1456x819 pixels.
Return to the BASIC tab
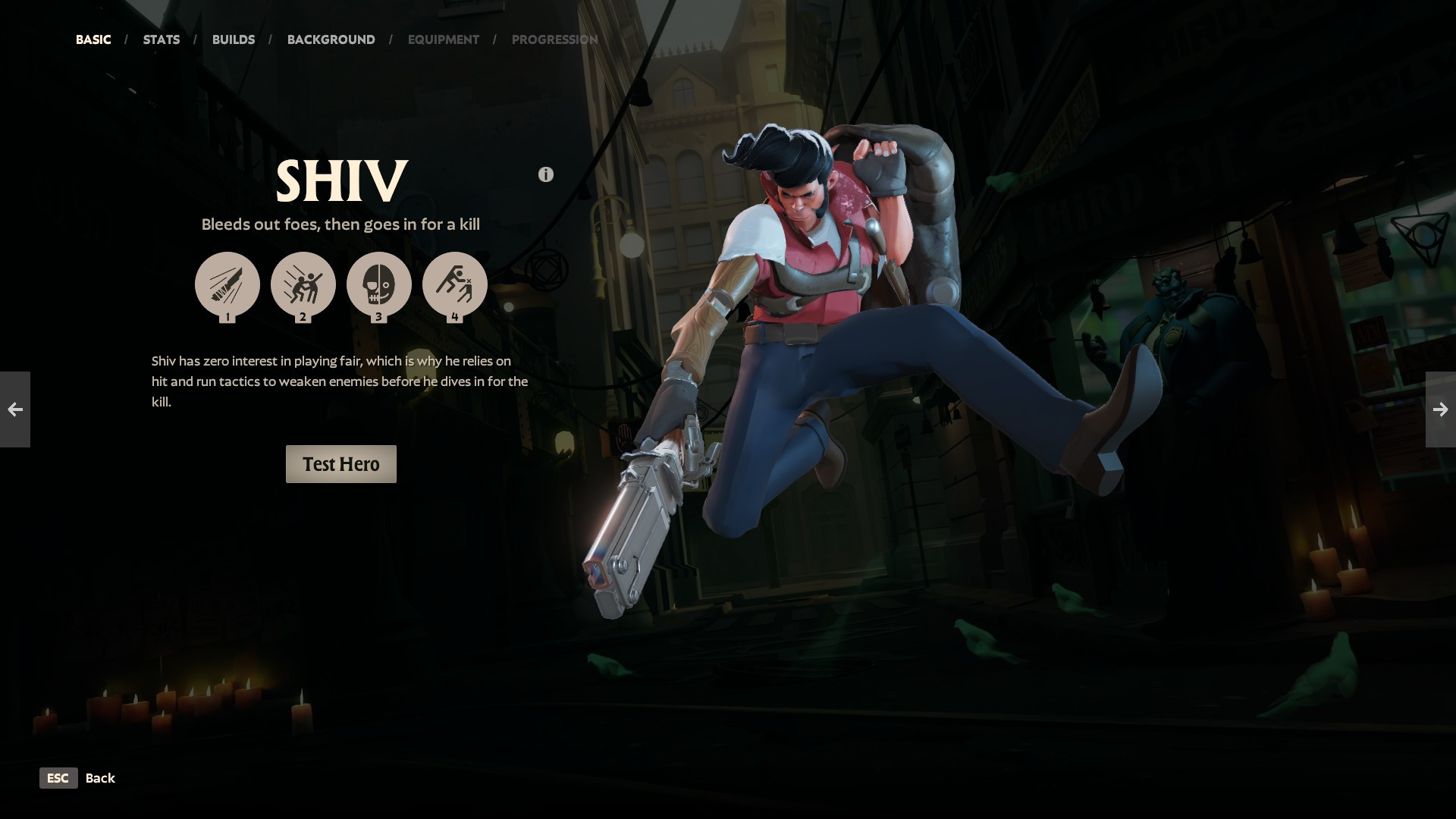[93, 39]
